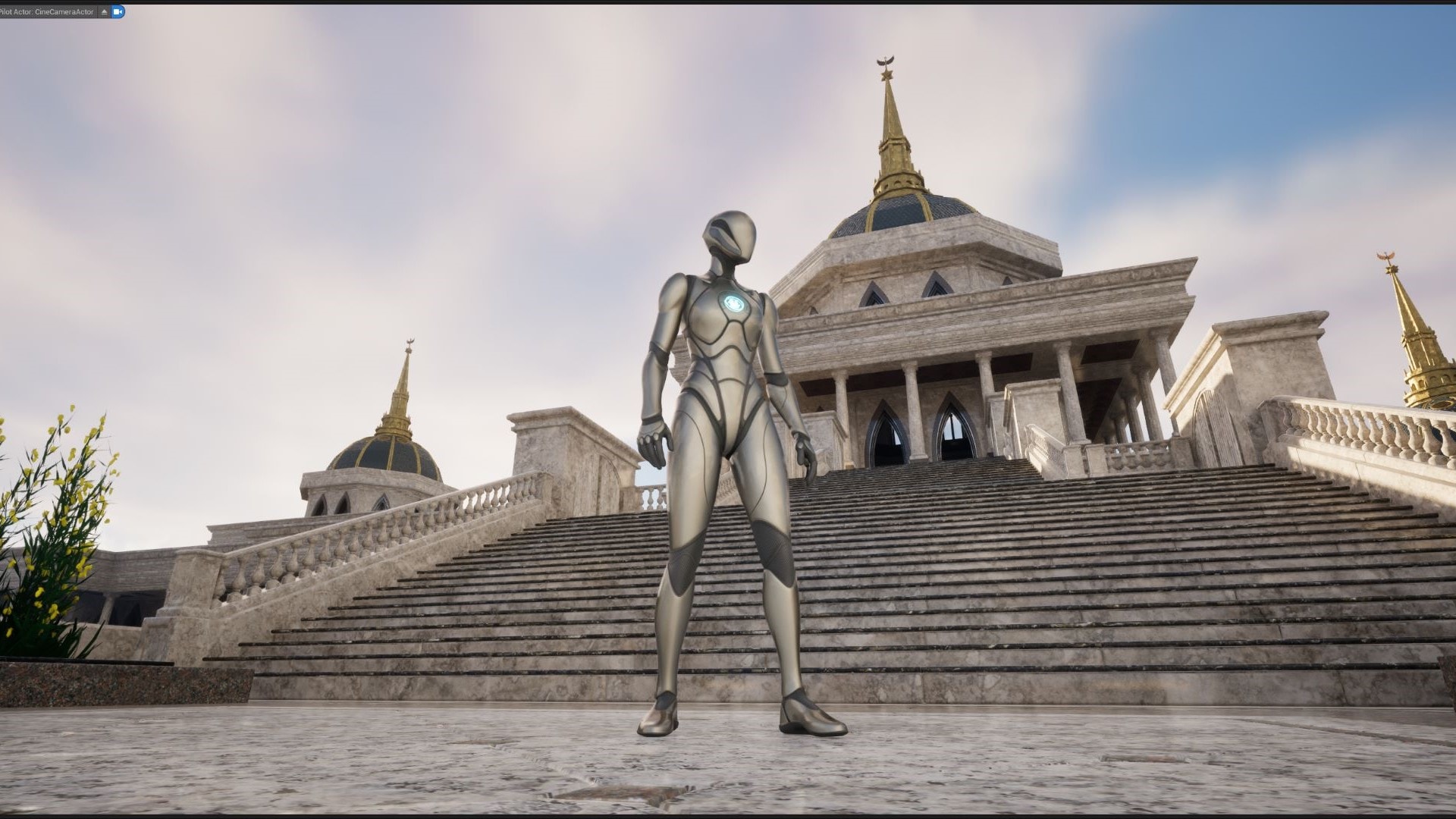Click the robot's glowing chest emblem
This screenshot has height=819, width=1456.
(x=734, y=303)
